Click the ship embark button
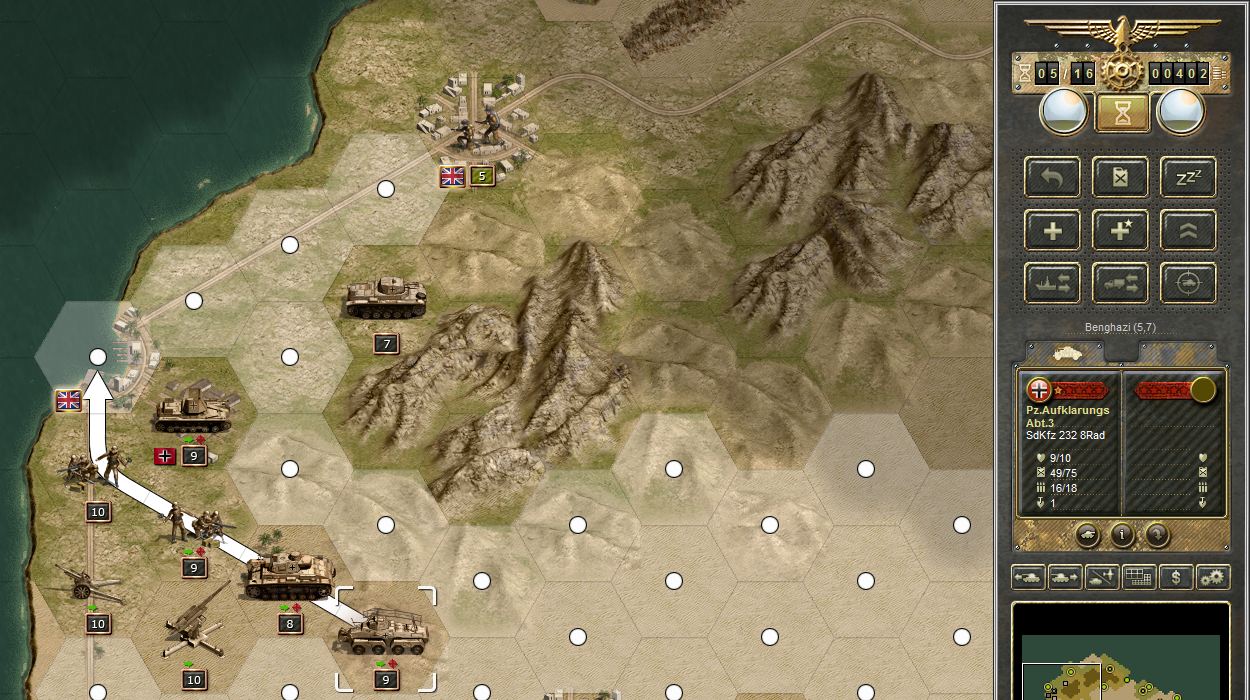This screenshot has height=700, width=1250. 1052,284
